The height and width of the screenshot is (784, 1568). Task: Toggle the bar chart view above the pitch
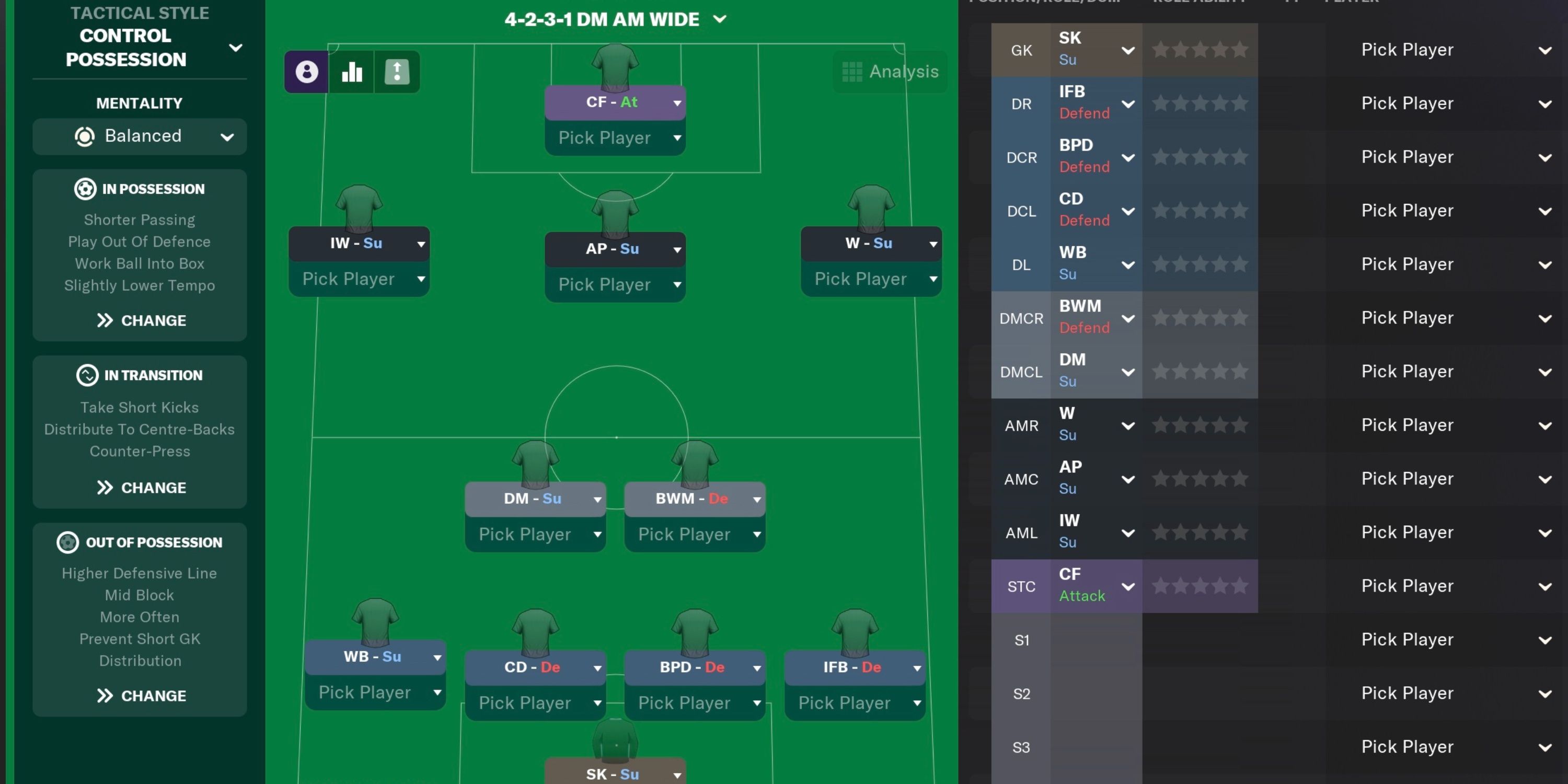[x=352, y=71]
